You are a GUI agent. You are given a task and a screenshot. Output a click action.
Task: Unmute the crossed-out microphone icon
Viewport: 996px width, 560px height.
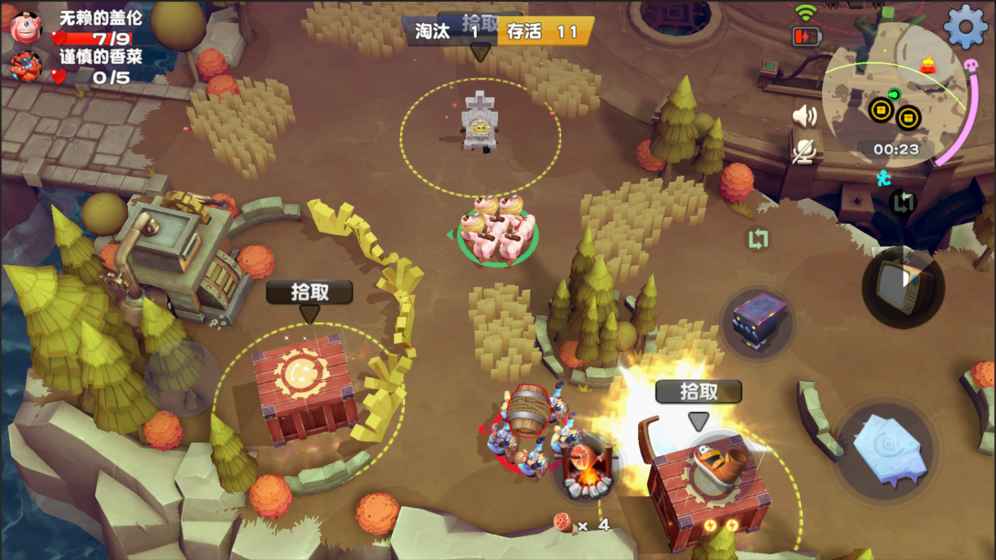(x=804, y=150)
